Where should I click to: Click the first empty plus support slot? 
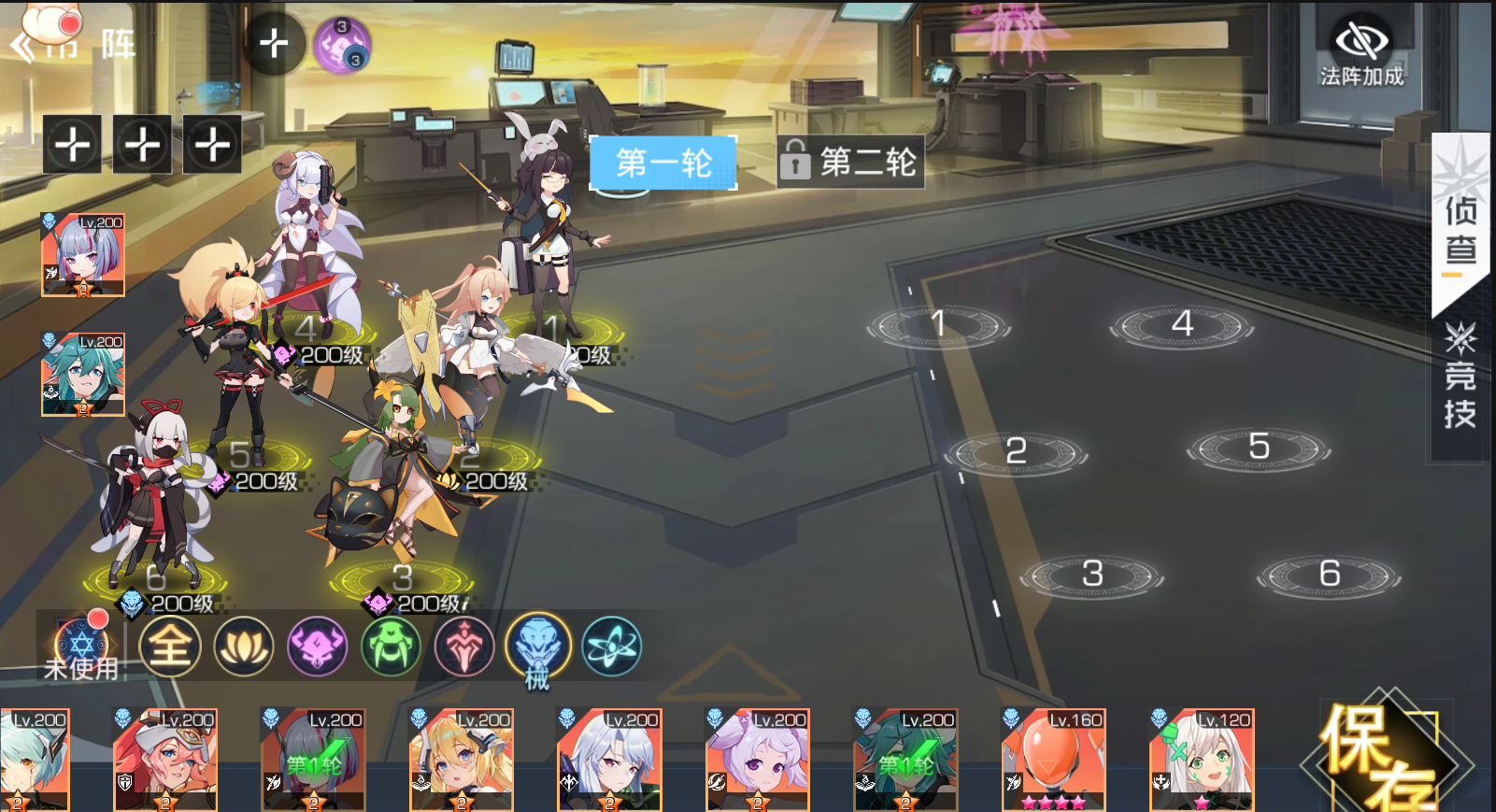pyautogui.click(x=72, y=144)
